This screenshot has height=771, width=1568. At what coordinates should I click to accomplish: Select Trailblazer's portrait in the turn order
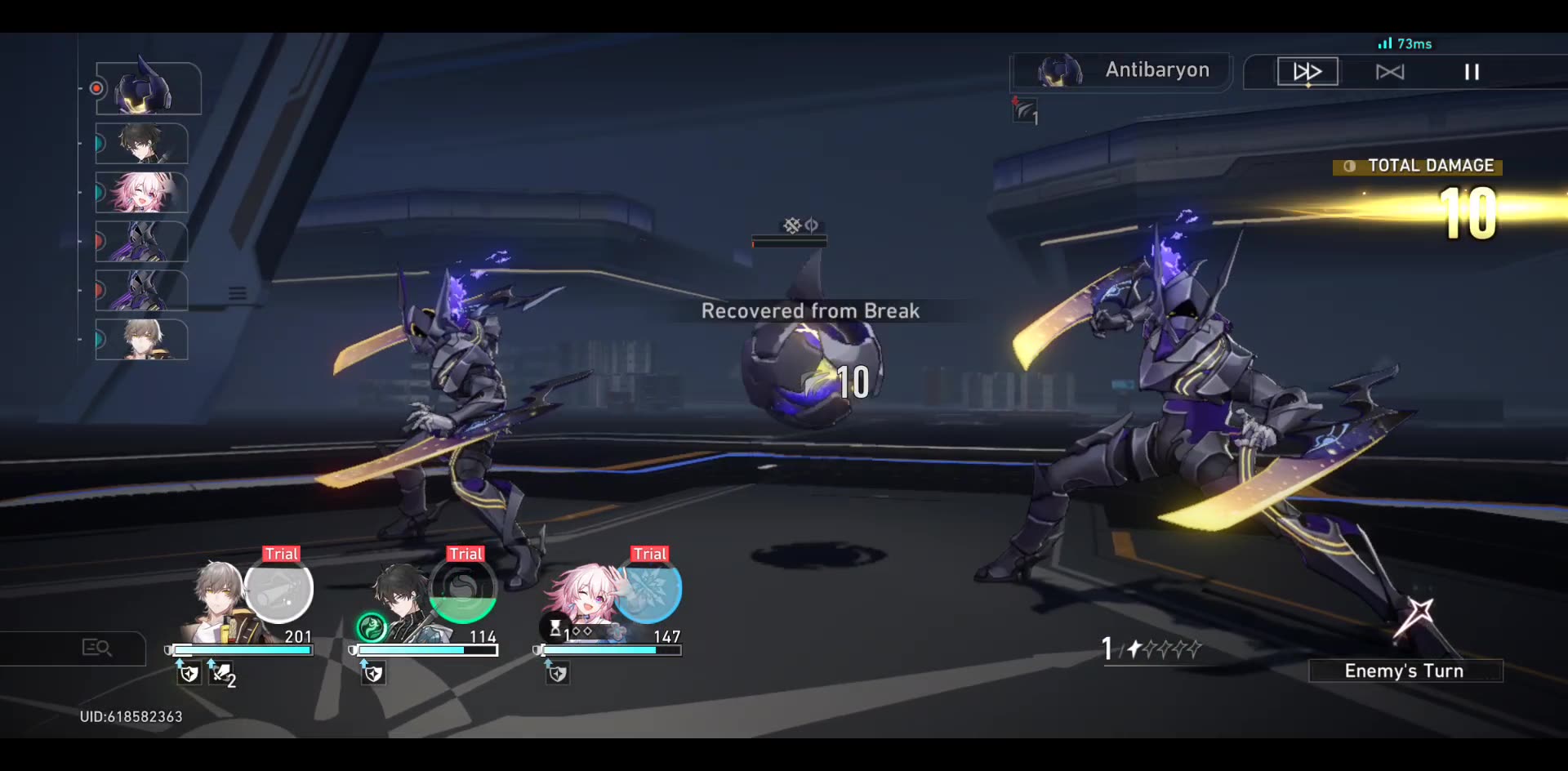(x=141, y=339)
